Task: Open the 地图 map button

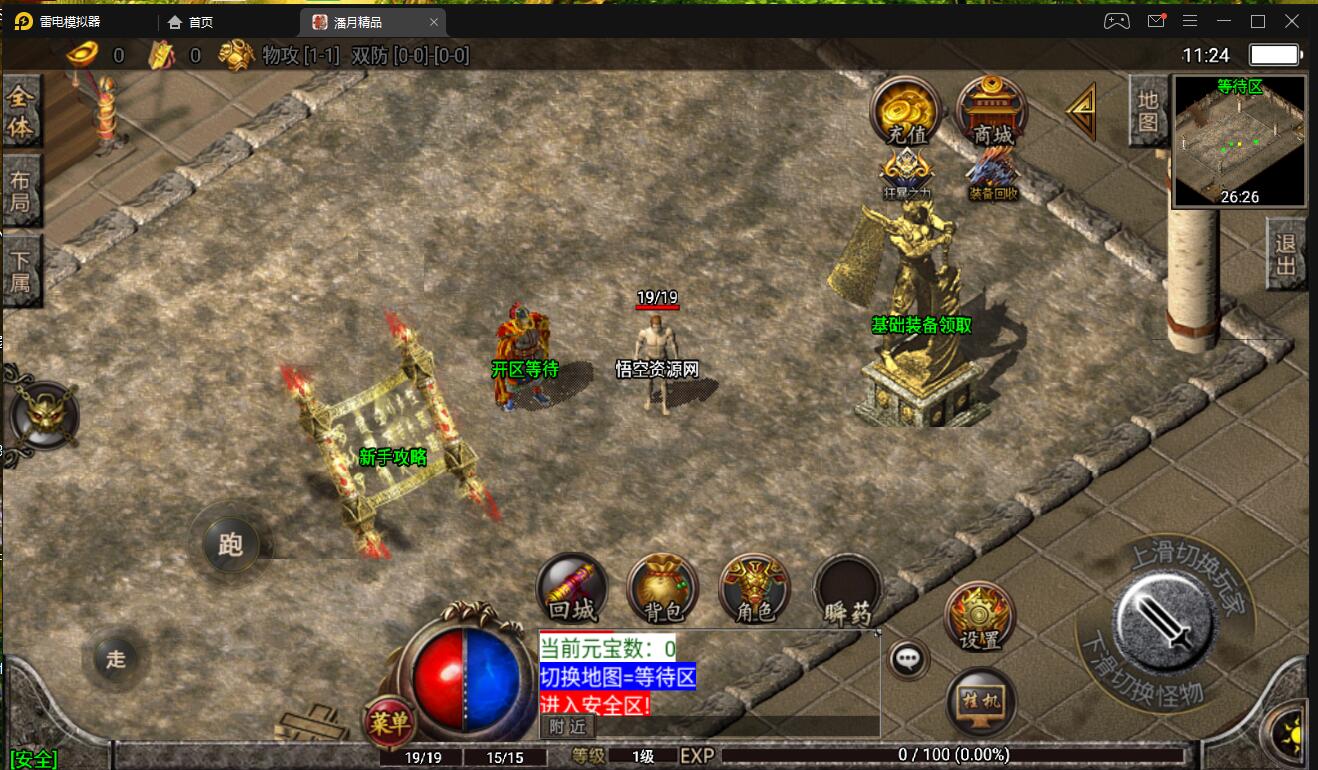Action: (1148, 110)
